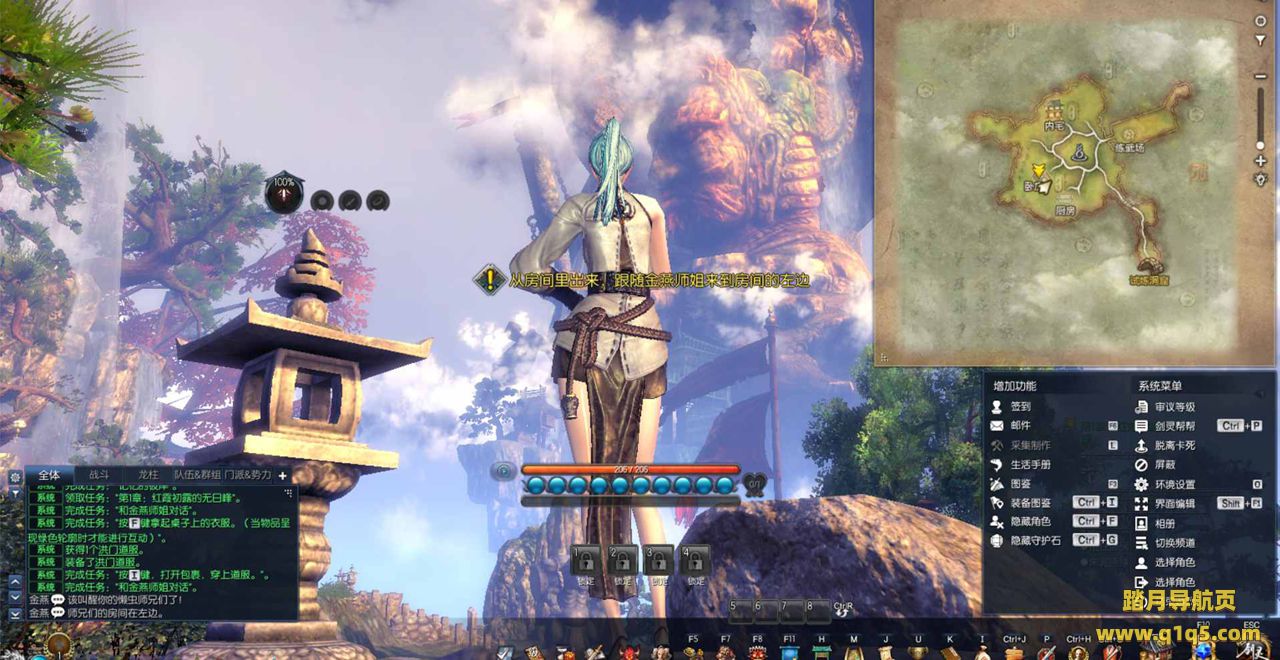The image size is (1280, 660).
Task: Open the 邮件 mail entry
Action: pos(1020,426)
